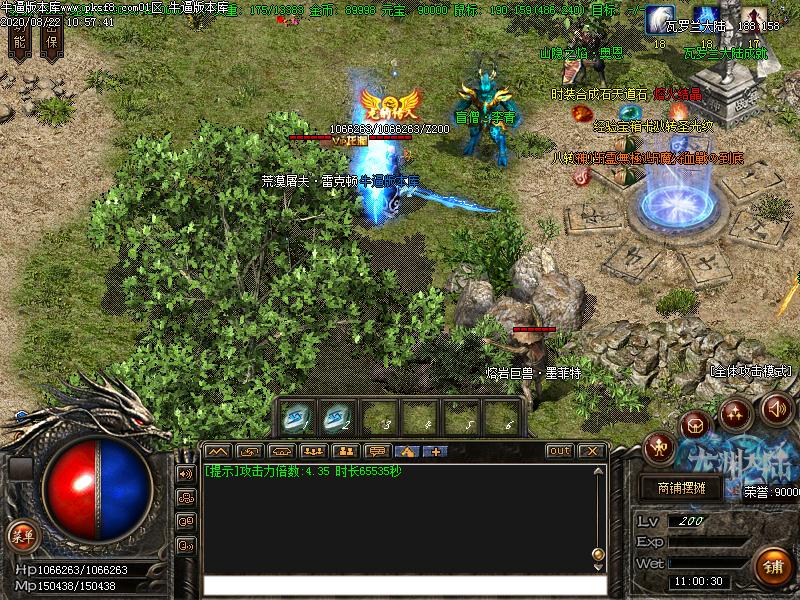Open the round 铺 shop button
Viewport: 800px width, 600px height.
[770, 566]
